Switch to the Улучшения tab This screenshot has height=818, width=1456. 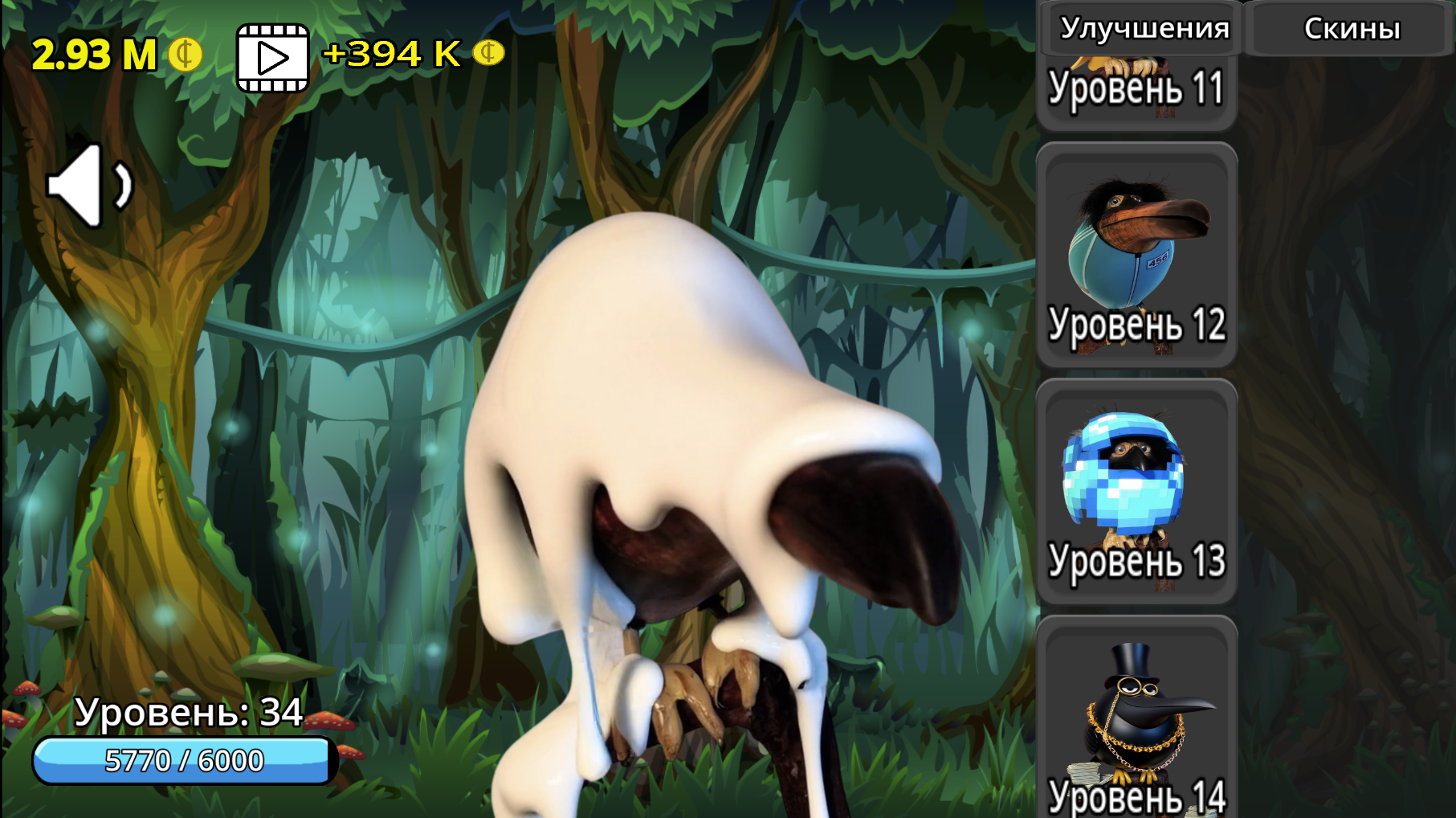tap(1146, 28)
